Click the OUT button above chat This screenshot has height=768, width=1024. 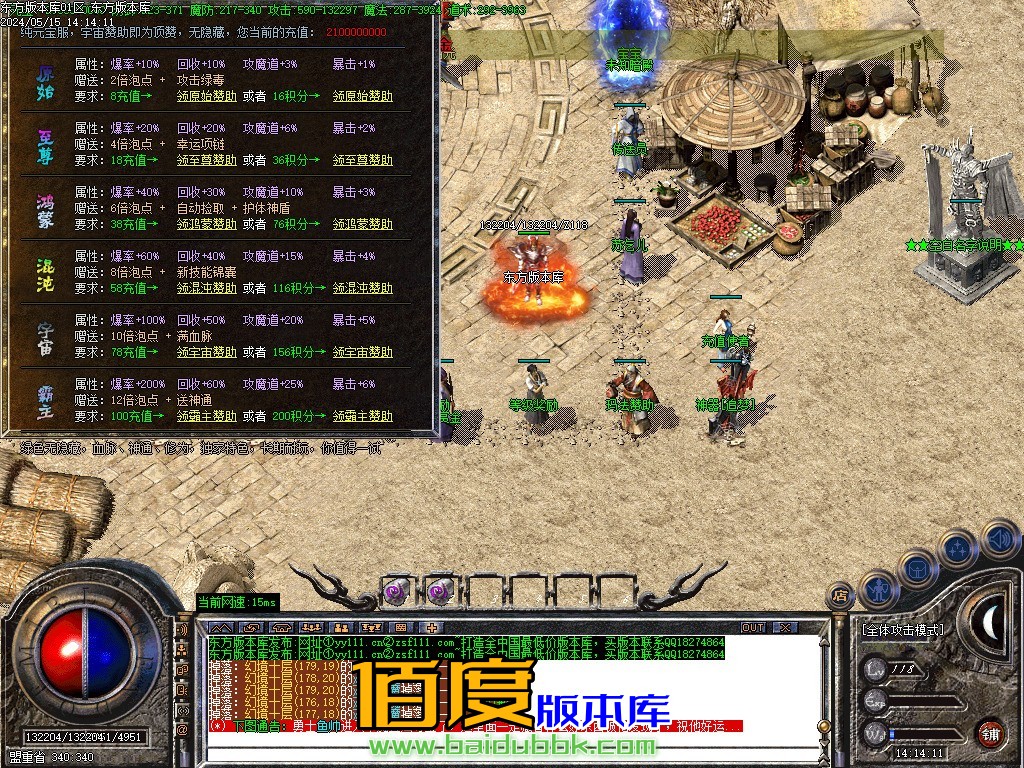click(753, 627)
